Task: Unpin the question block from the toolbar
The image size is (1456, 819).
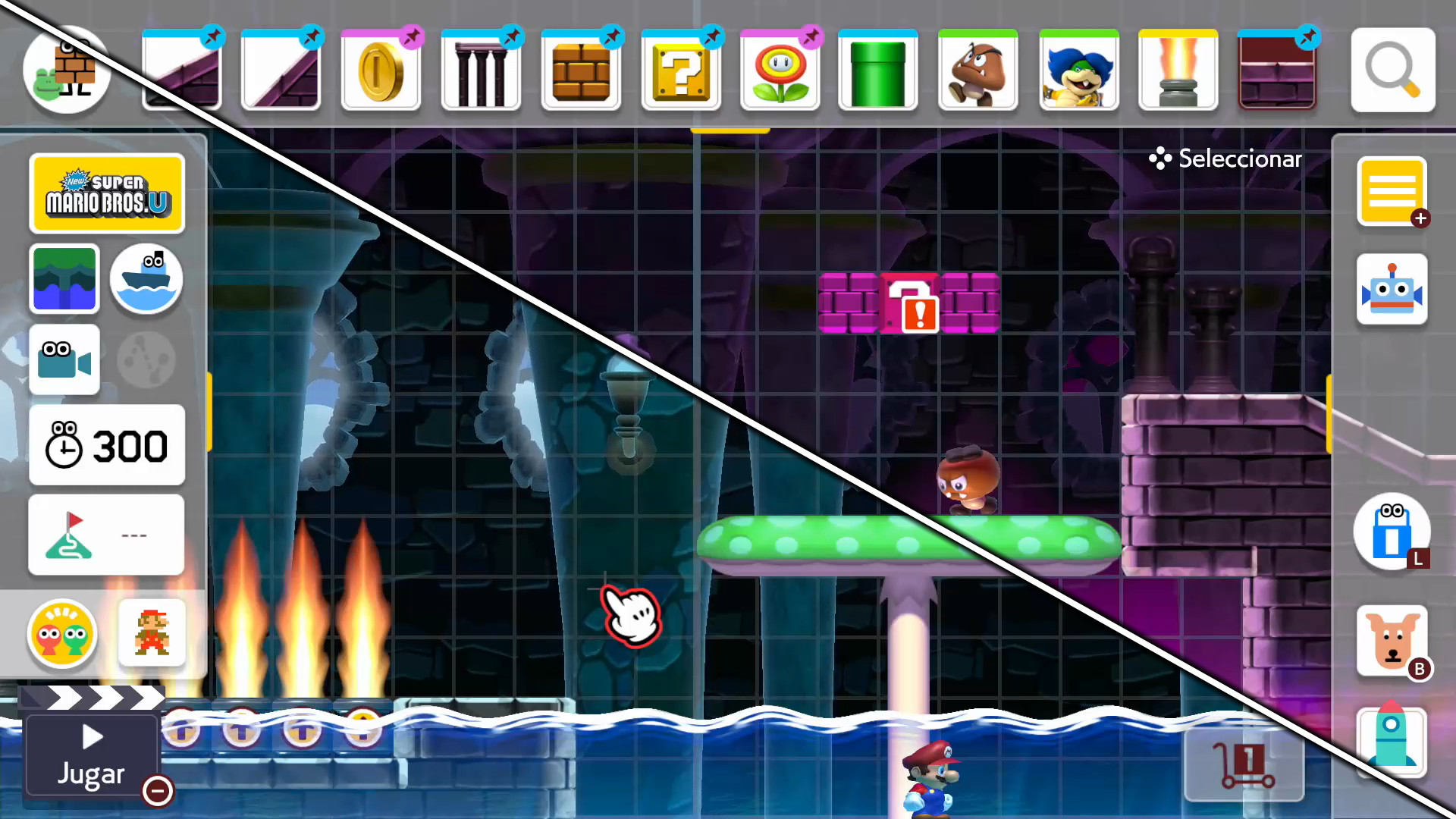Action: pos(711,35)
